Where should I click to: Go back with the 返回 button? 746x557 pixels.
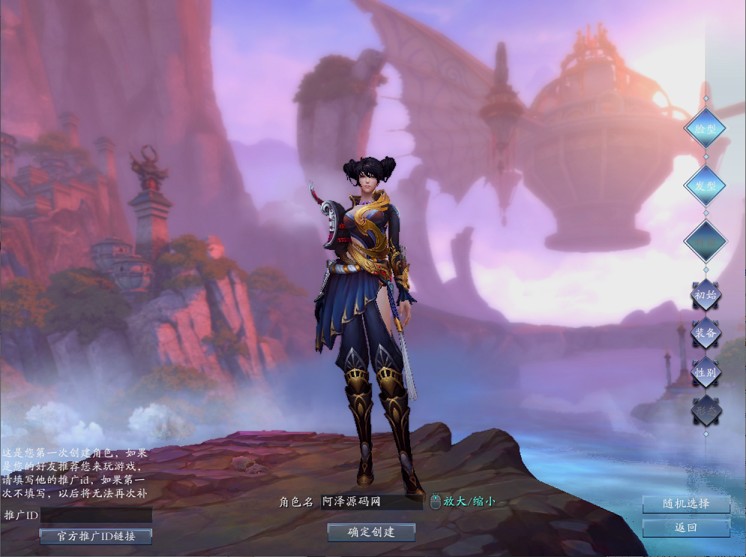coord(686,527)
